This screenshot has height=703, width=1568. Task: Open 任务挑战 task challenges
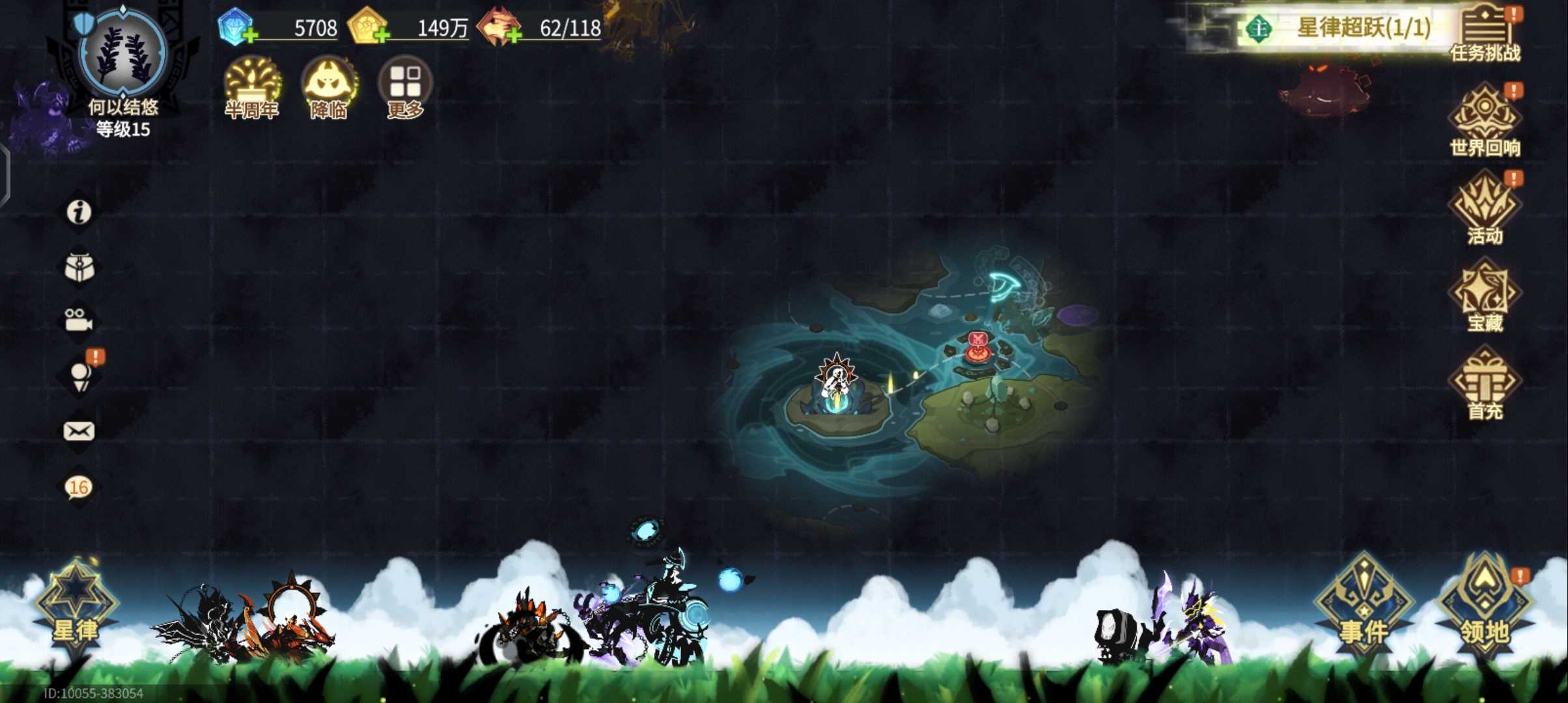[1485, 34]
